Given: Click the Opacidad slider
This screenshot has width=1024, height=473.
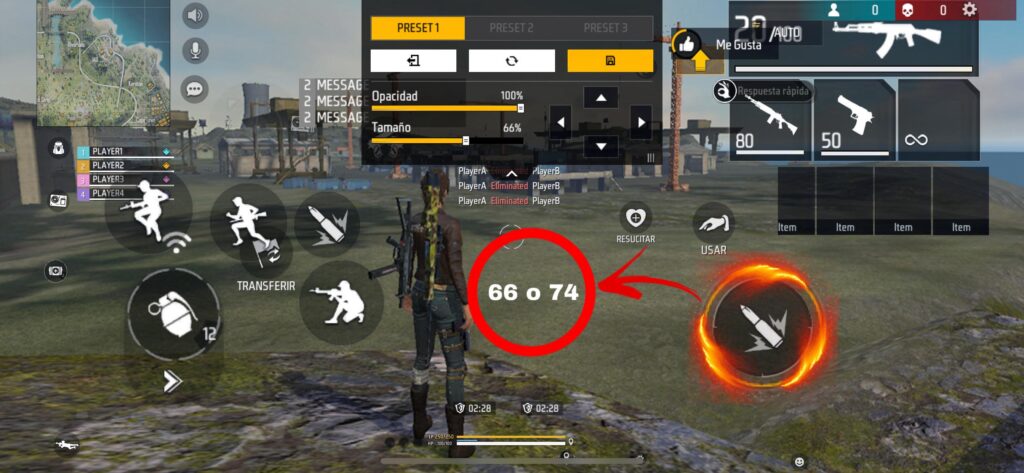Looking at the screenshot, I should 447,107.
